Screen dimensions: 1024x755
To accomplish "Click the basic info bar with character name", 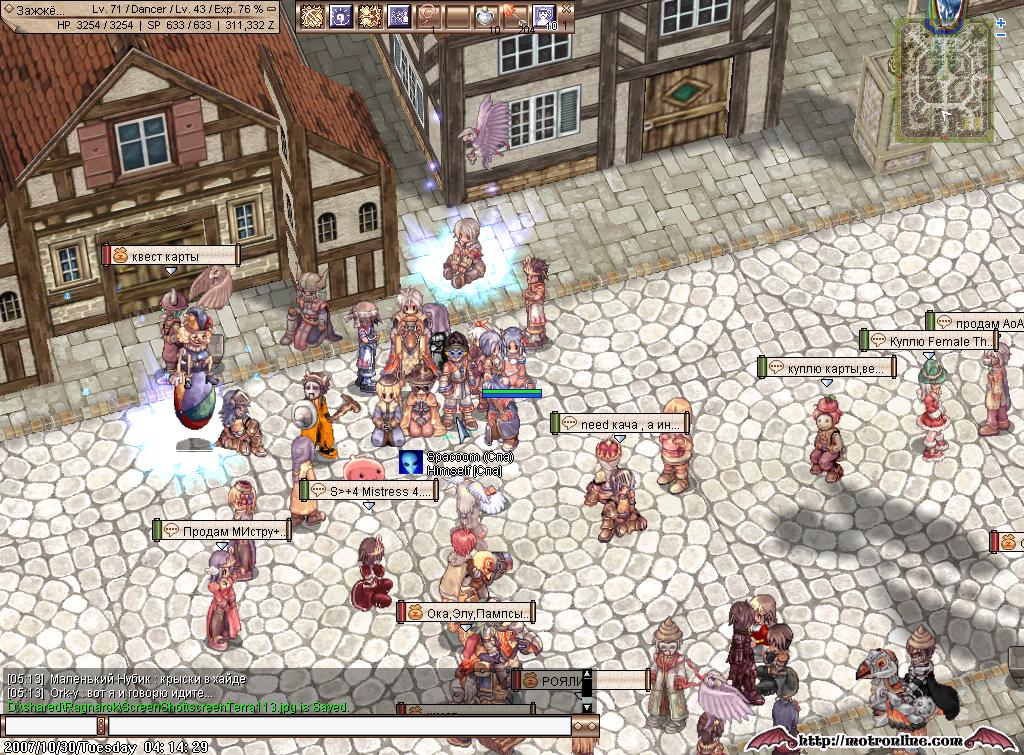I will click(x=140, y=17).
